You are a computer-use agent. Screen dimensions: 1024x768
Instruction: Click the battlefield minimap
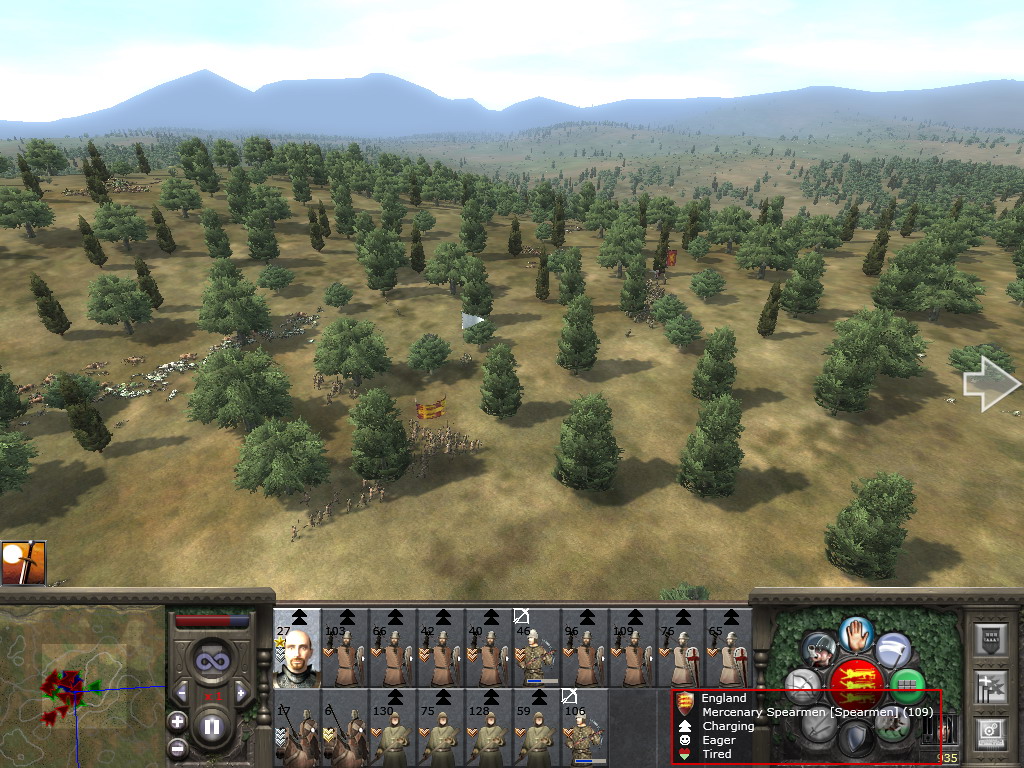click(x=82, y=686)
